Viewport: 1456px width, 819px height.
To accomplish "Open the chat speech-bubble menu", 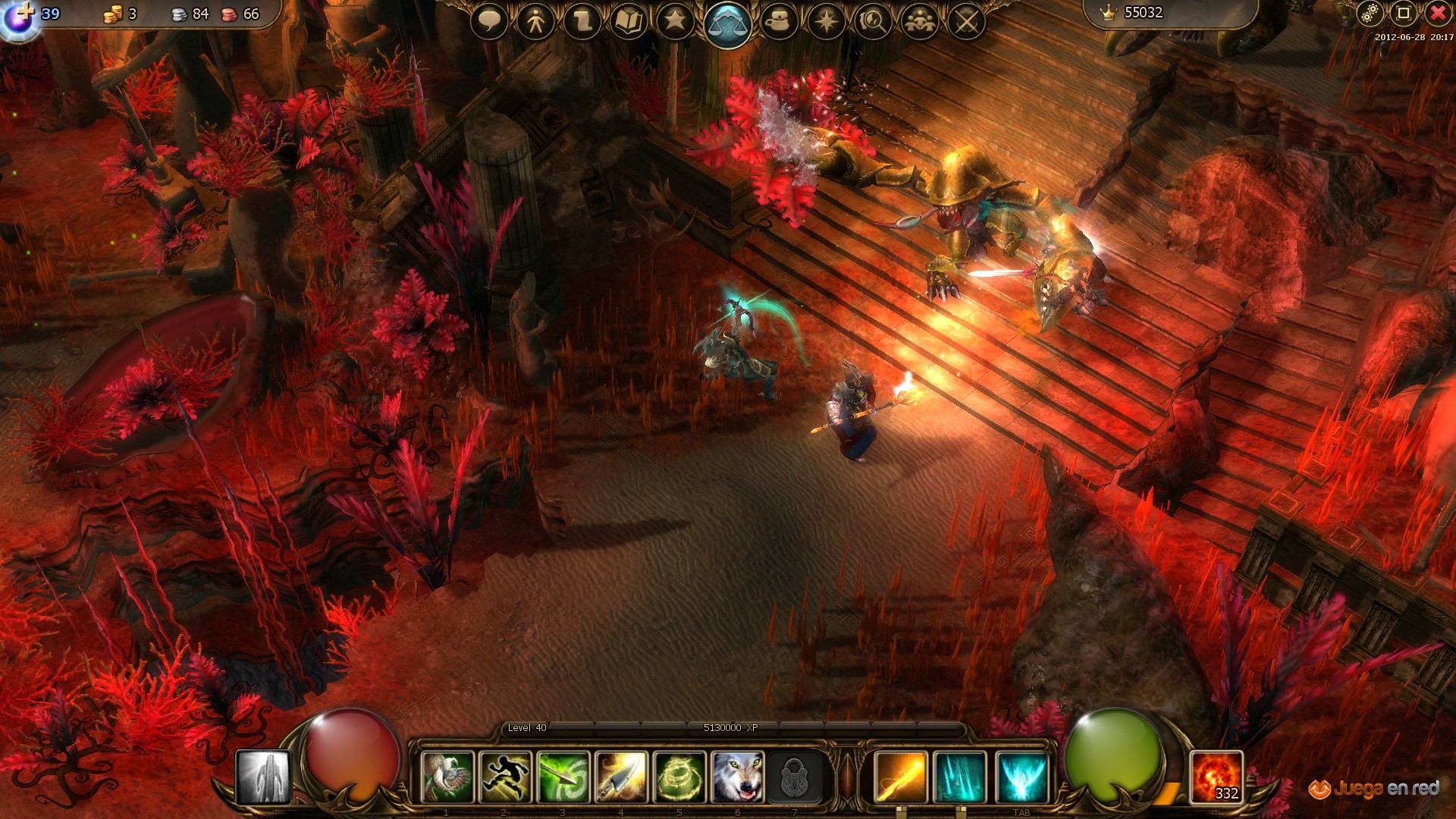I will [489, 21].
